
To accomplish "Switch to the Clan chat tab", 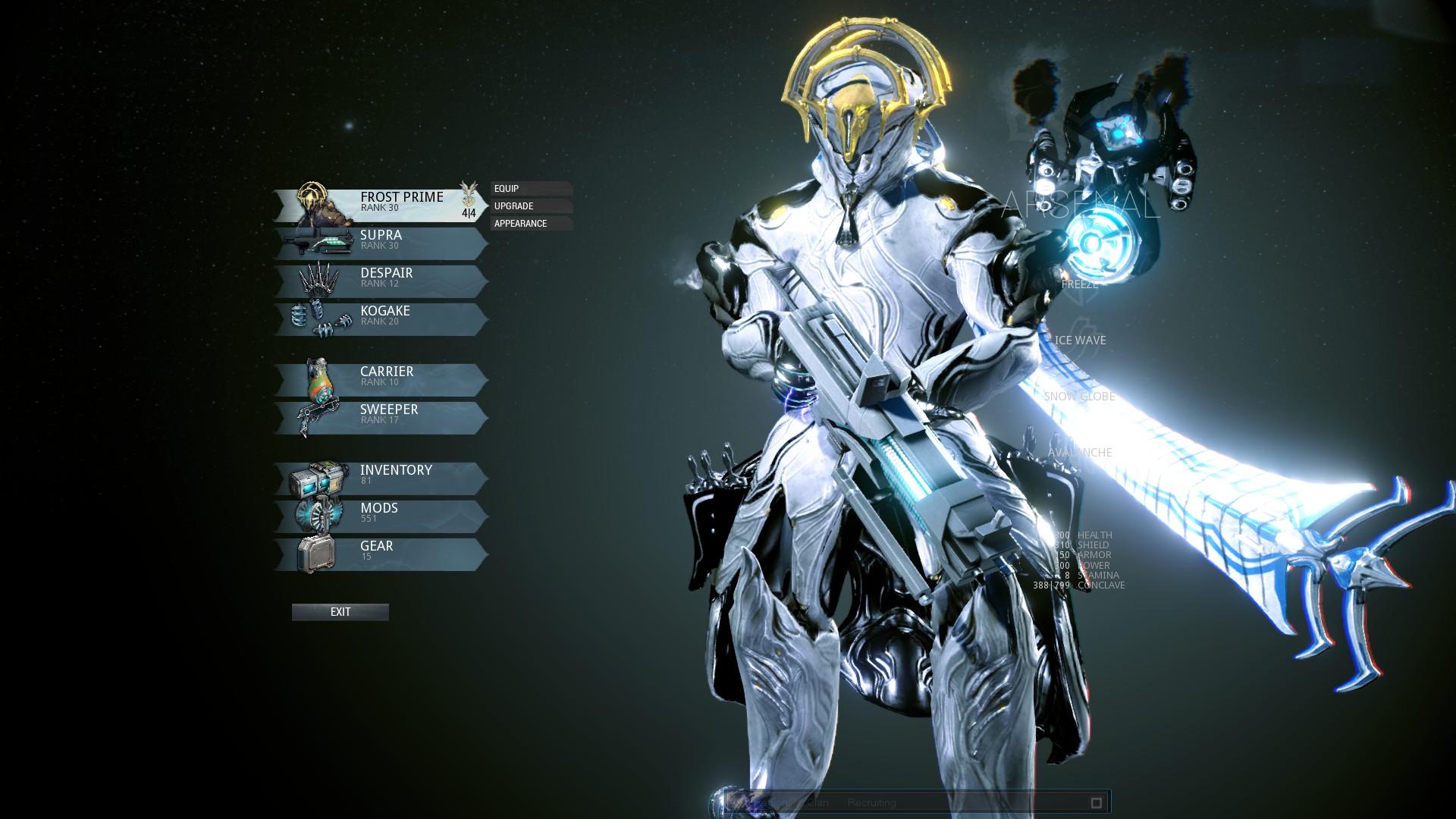I will point(816,802).
